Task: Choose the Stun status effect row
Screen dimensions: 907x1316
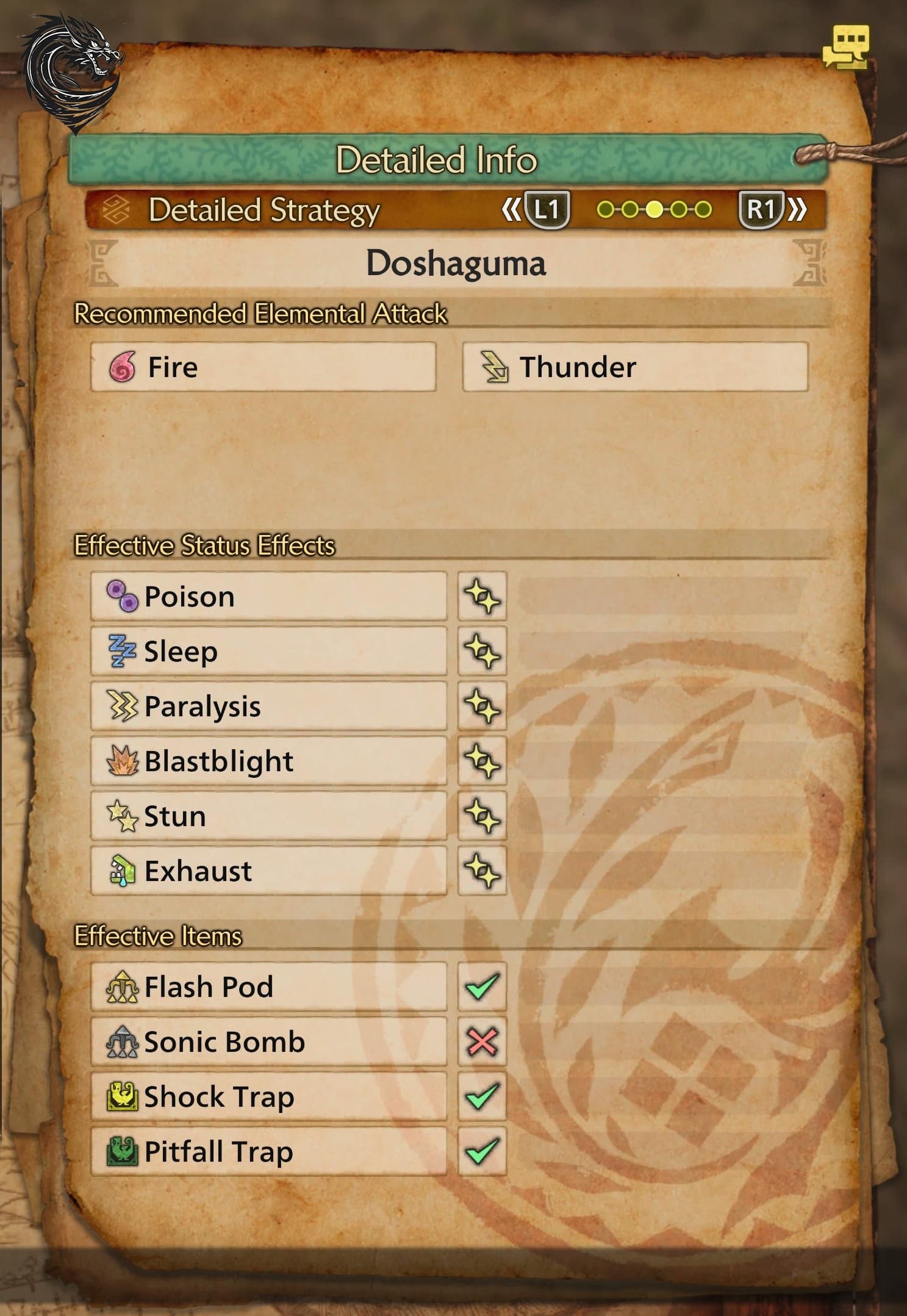Action: click(268, 816)
